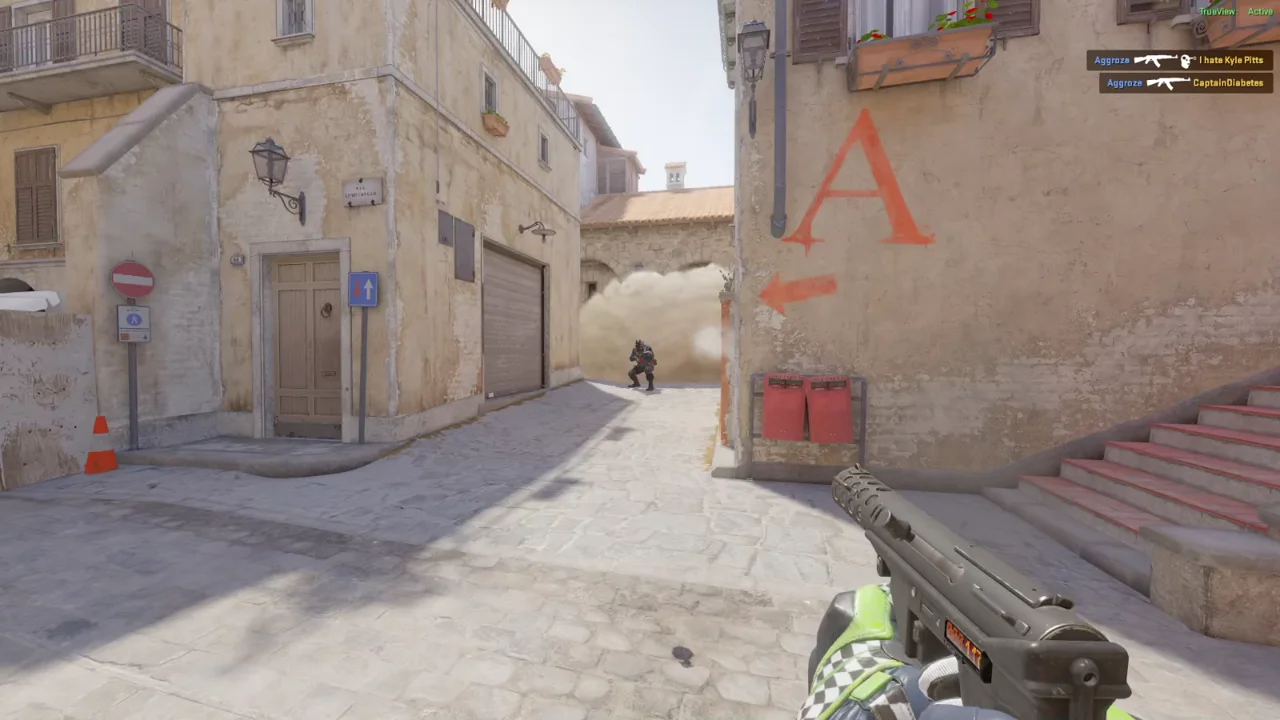The height and width of the screenshot is (720, 1280).
Task: Click Aggroze's name in the top killfeed row
Action: point(1112,60)
